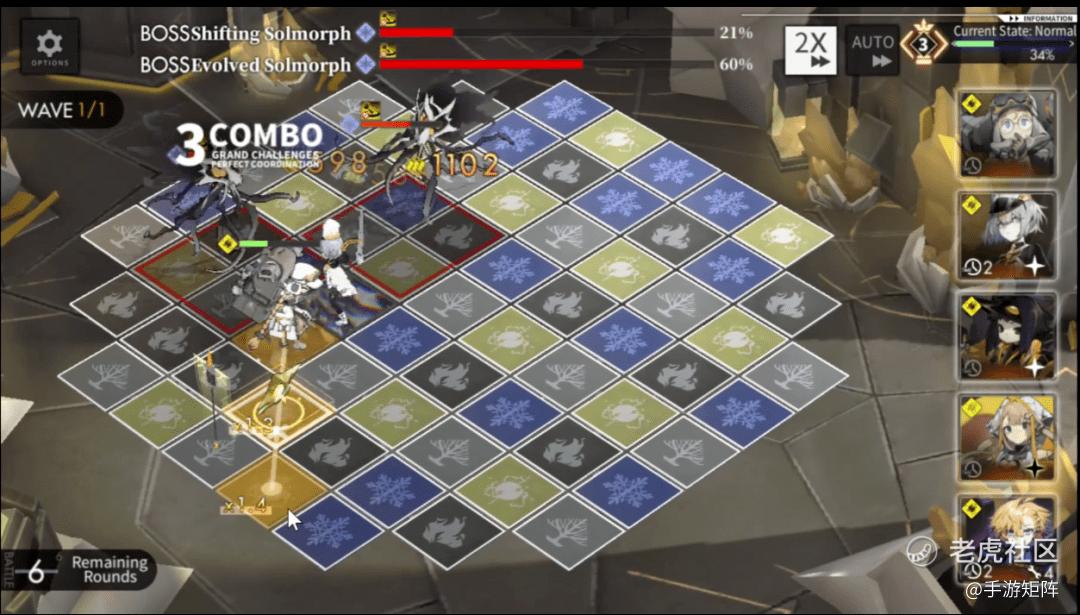The image size is (1080, 615).
Task: Select the silver-haired character with black cap
Action: (x=1007, y=234)
